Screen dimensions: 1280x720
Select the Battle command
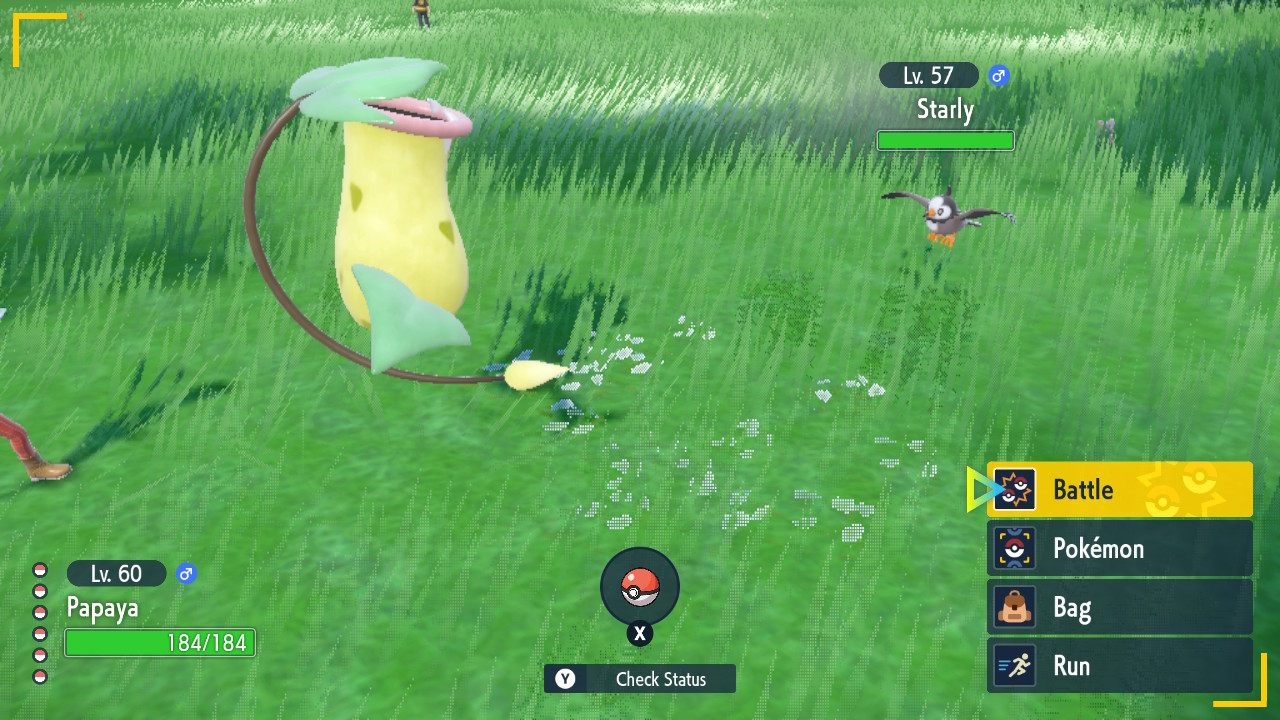click(x=1119, y=489)
